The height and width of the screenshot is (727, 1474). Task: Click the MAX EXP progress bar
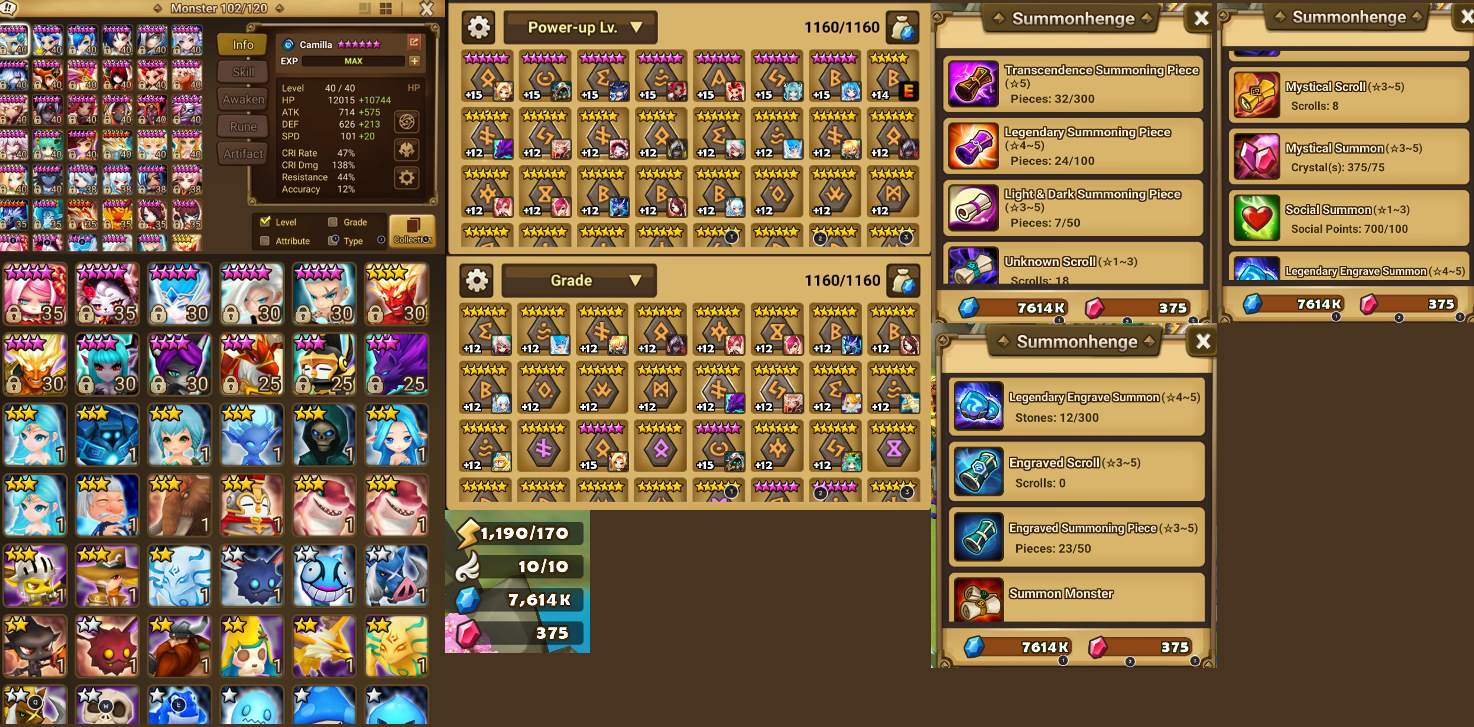(x=353, y=61)
